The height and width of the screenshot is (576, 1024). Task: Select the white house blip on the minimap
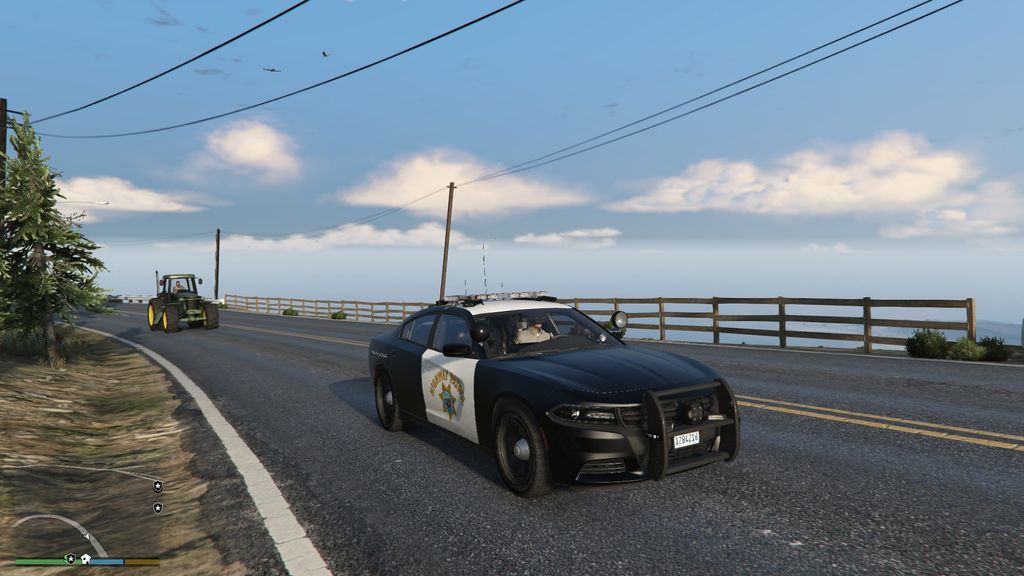click(86, 558)
